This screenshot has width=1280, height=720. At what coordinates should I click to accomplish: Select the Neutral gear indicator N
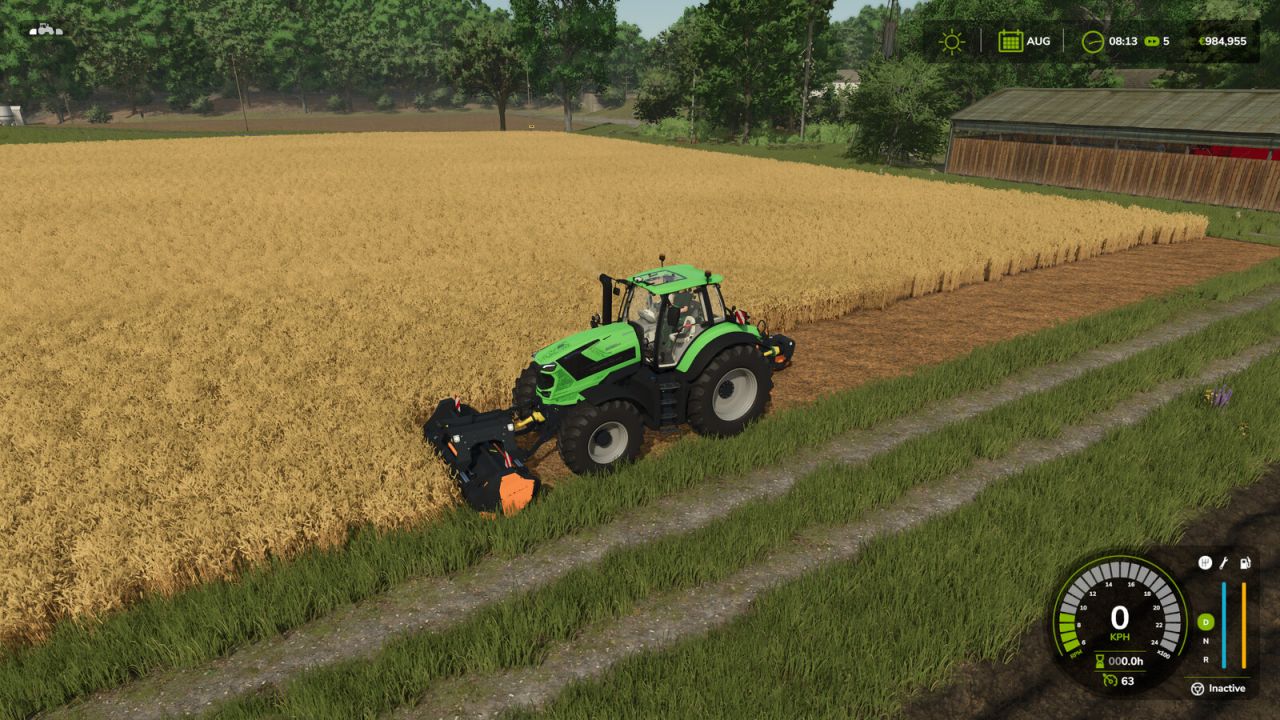[x=1205, y=641]
